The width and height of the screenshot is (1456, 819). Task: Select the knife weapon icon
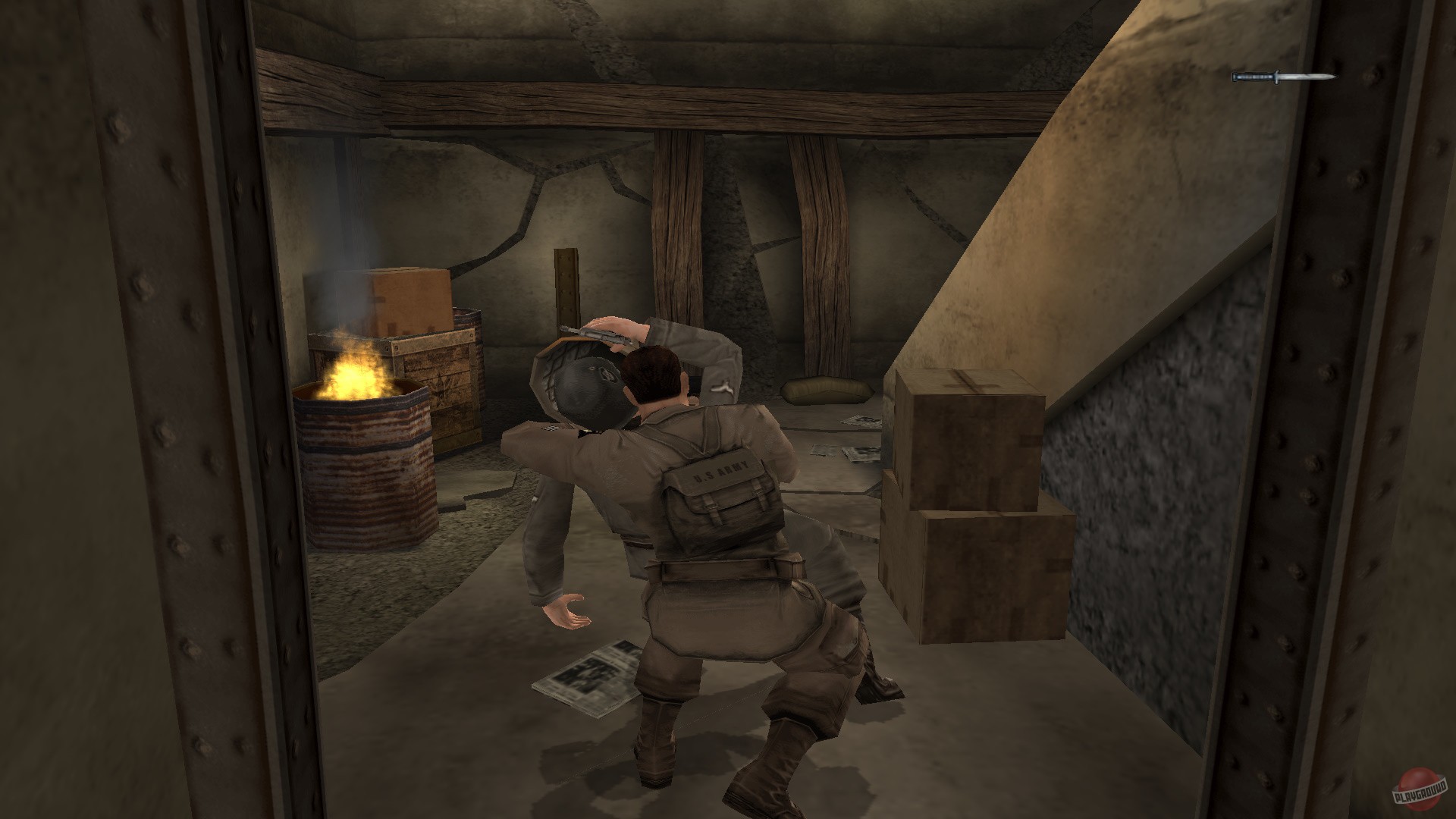click(x=1285, y=77)
